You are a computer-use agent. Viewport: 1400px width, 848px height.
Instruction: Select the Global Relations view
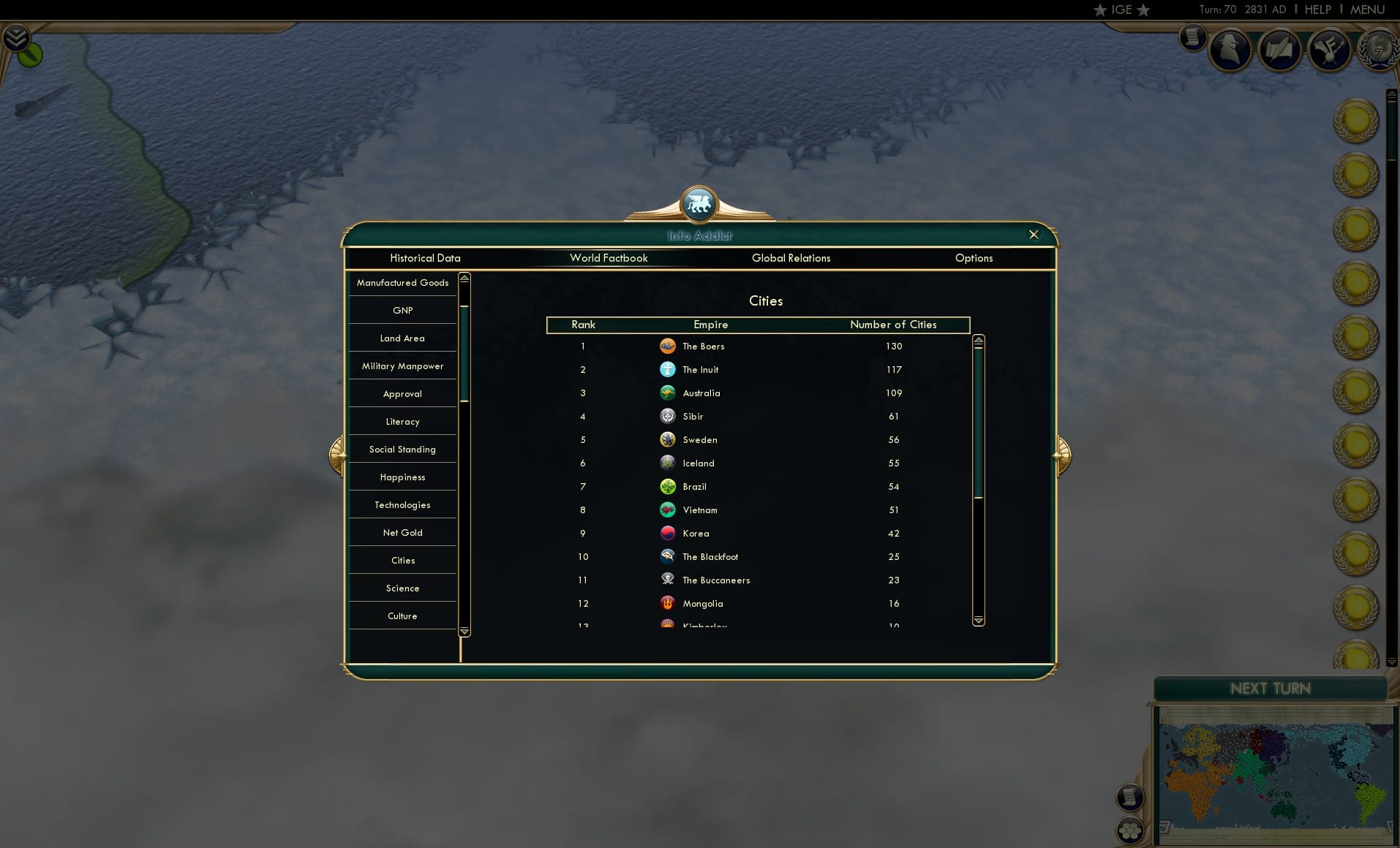pyautogui.click(x=791, y=258)
